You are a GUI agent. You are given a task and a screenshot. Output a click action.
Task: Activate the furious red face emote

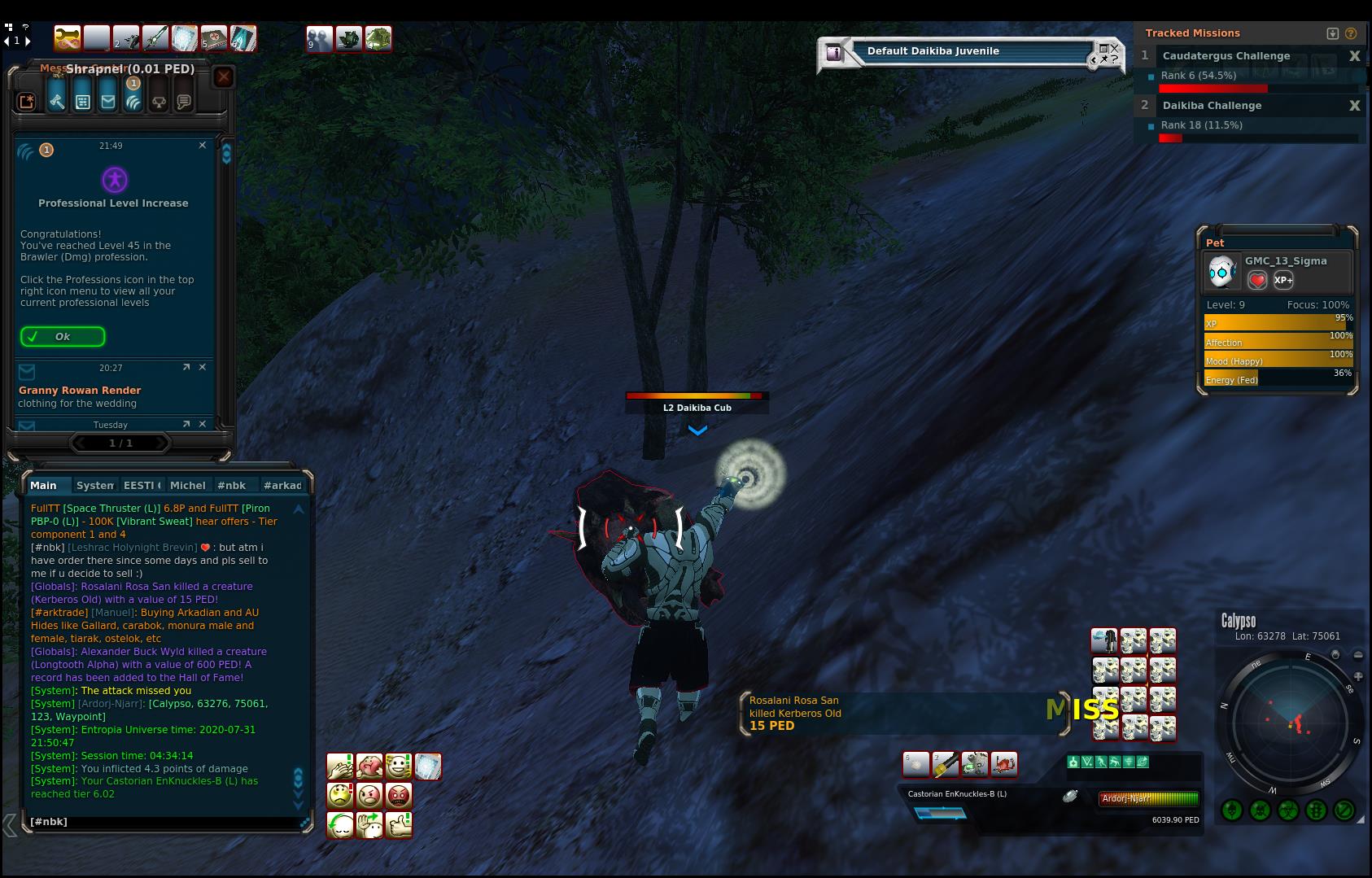click(x=399, y=795)
